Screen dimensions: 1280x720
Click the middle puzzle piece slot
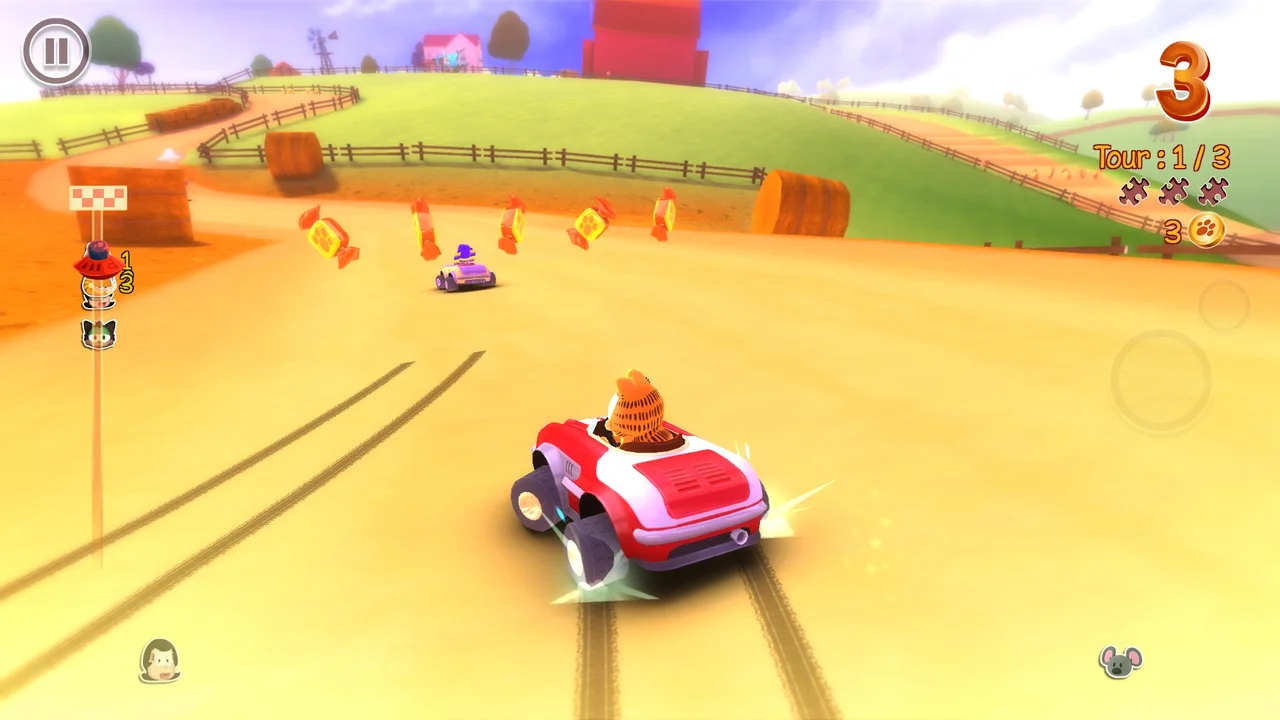[1172, 192]
